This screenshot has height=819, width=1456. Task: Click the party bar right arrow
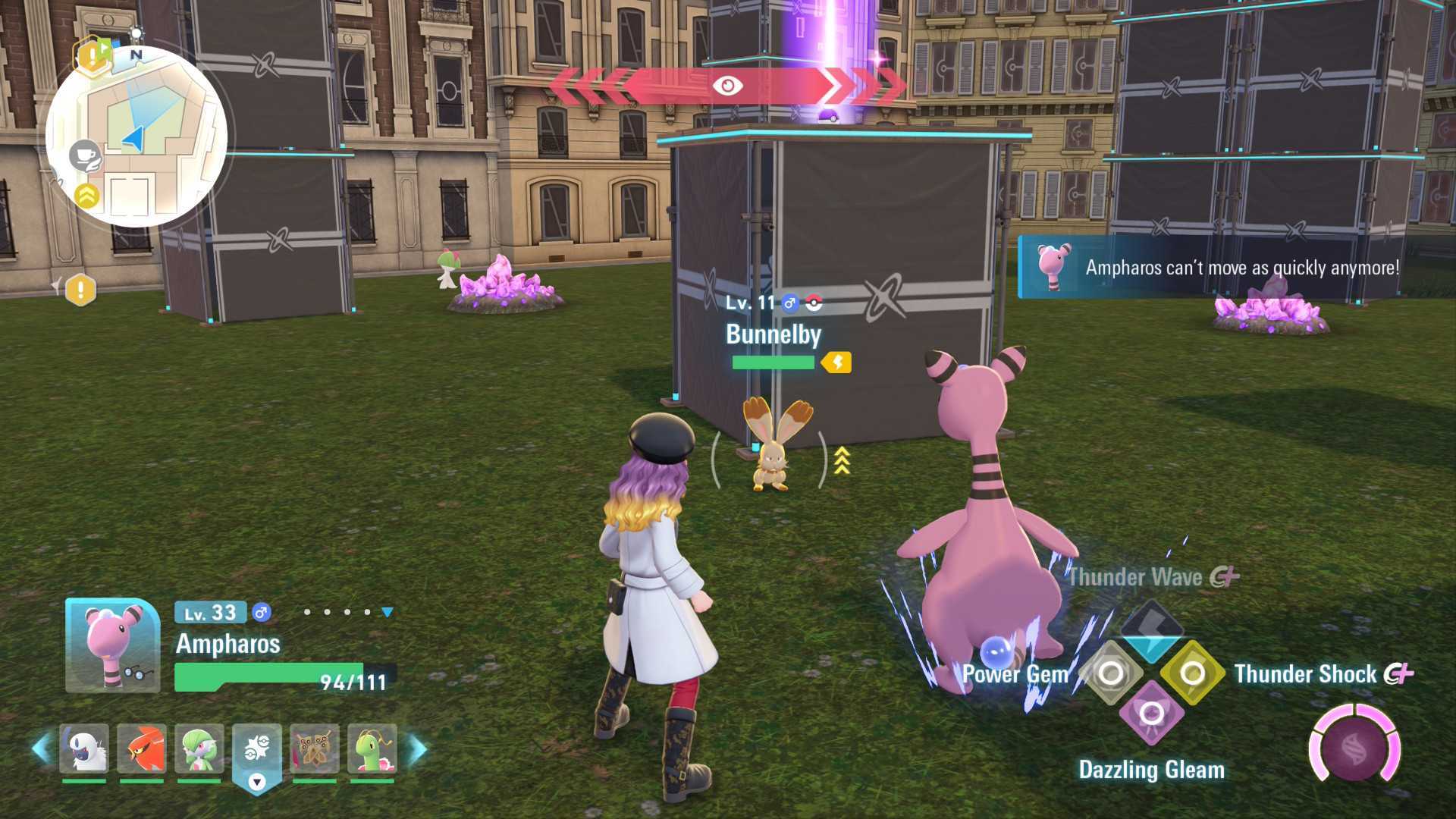[x=417, y=748]
